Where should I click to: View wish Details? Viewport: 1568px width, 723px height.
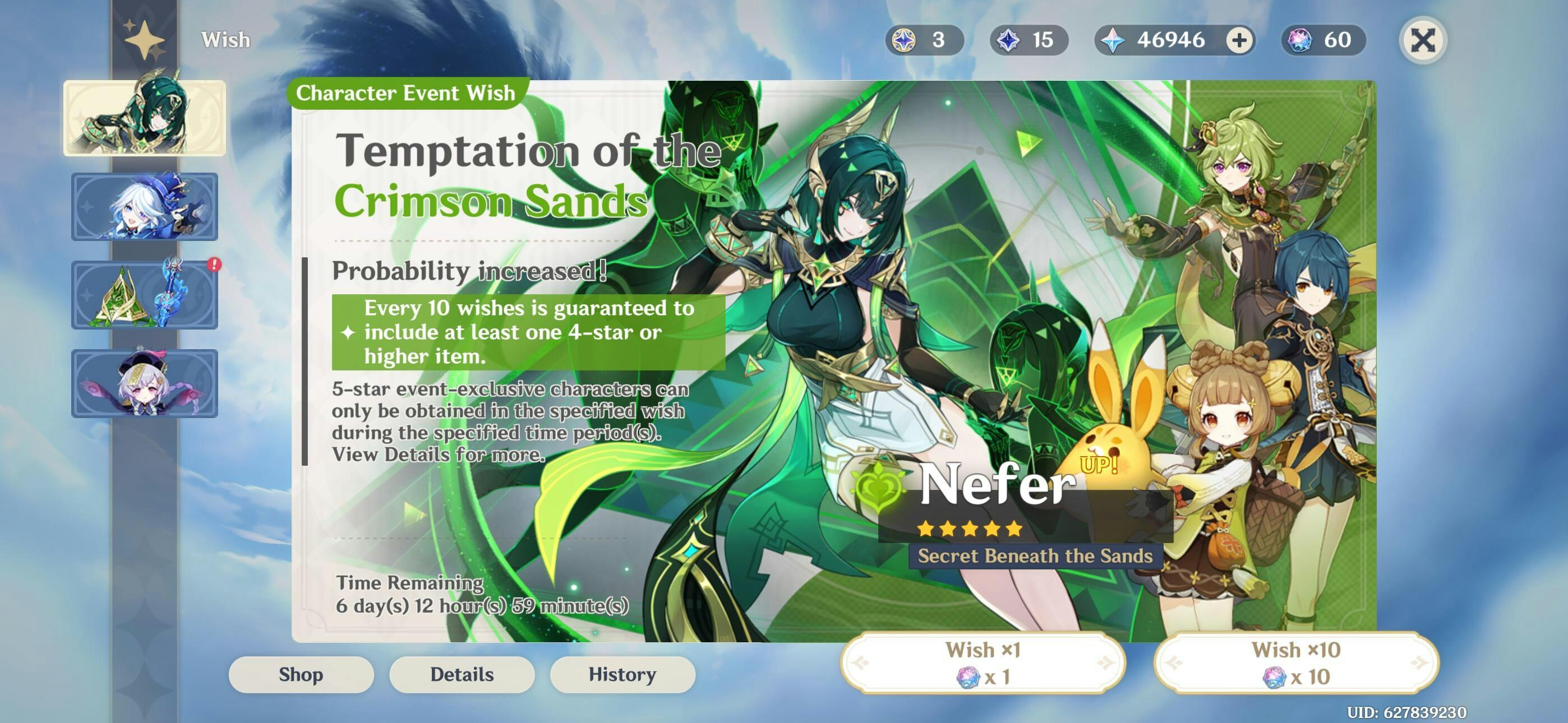tap(462, 674)
